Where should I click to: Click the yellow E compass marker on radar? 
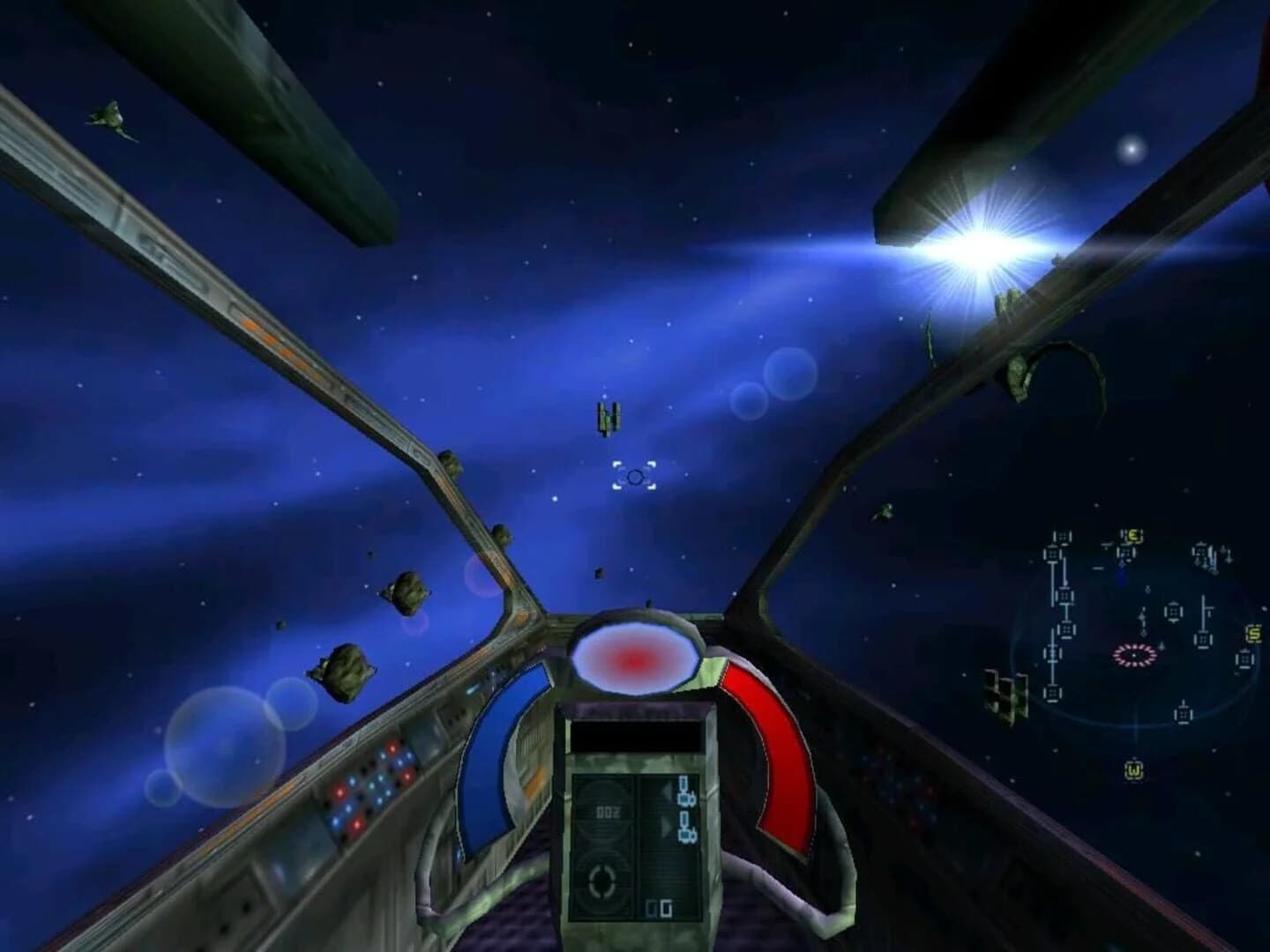[x=1132, y=535]
